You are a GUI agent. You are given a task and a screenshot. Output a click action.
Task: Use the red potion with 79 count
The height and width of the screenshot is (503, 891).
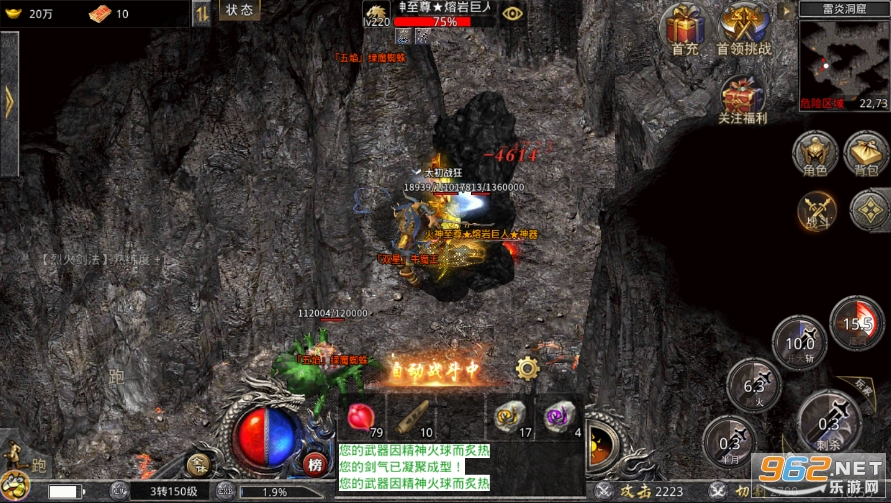pos(363,416)
